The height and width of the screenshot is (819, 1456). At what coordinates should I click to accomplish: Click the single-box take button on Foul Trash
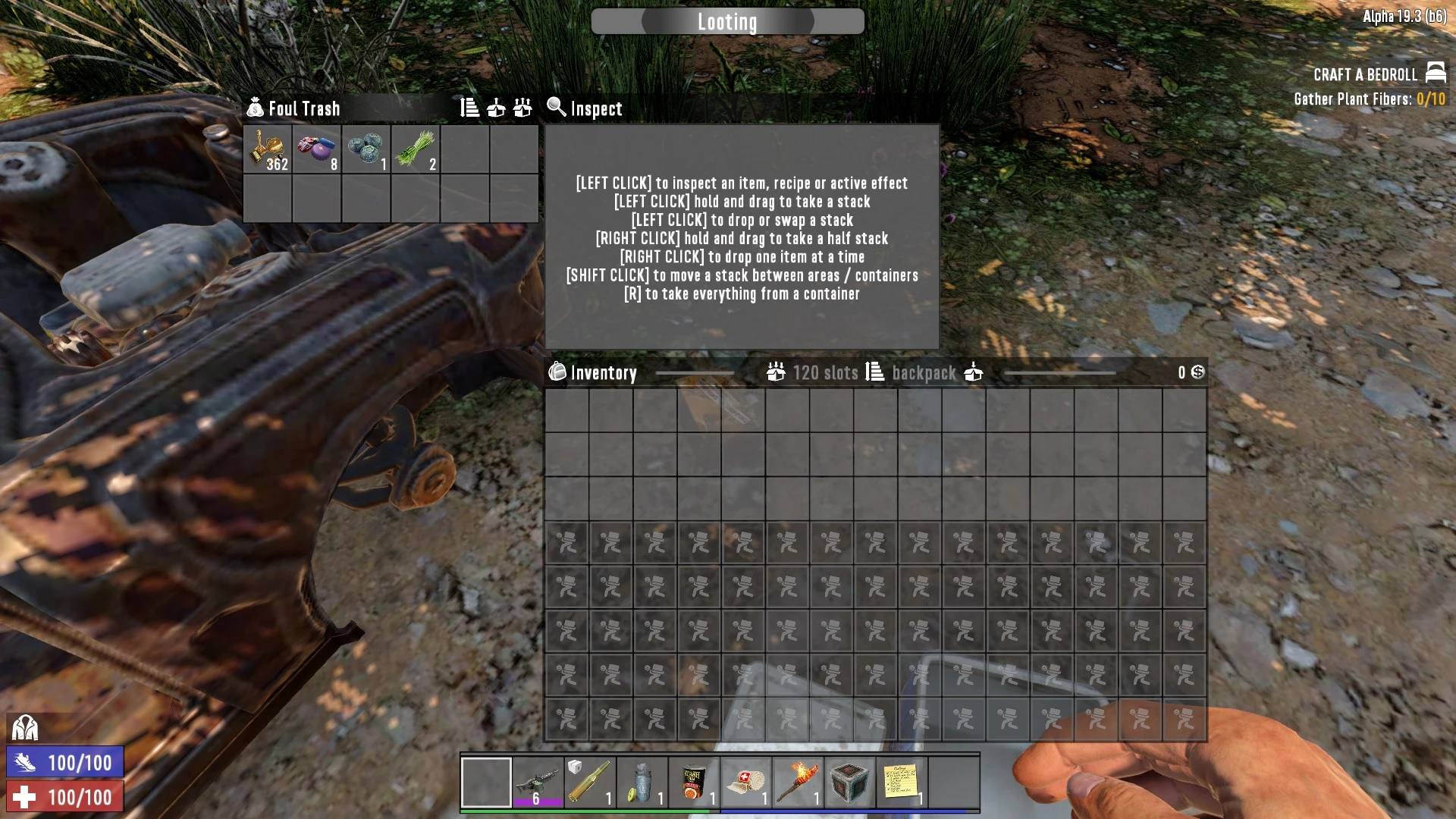coord(496,108)
